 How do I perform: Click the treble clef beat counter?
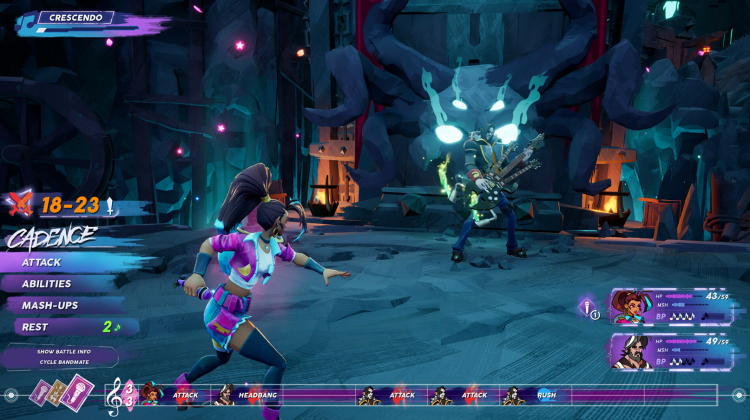[x=118, y=396]
